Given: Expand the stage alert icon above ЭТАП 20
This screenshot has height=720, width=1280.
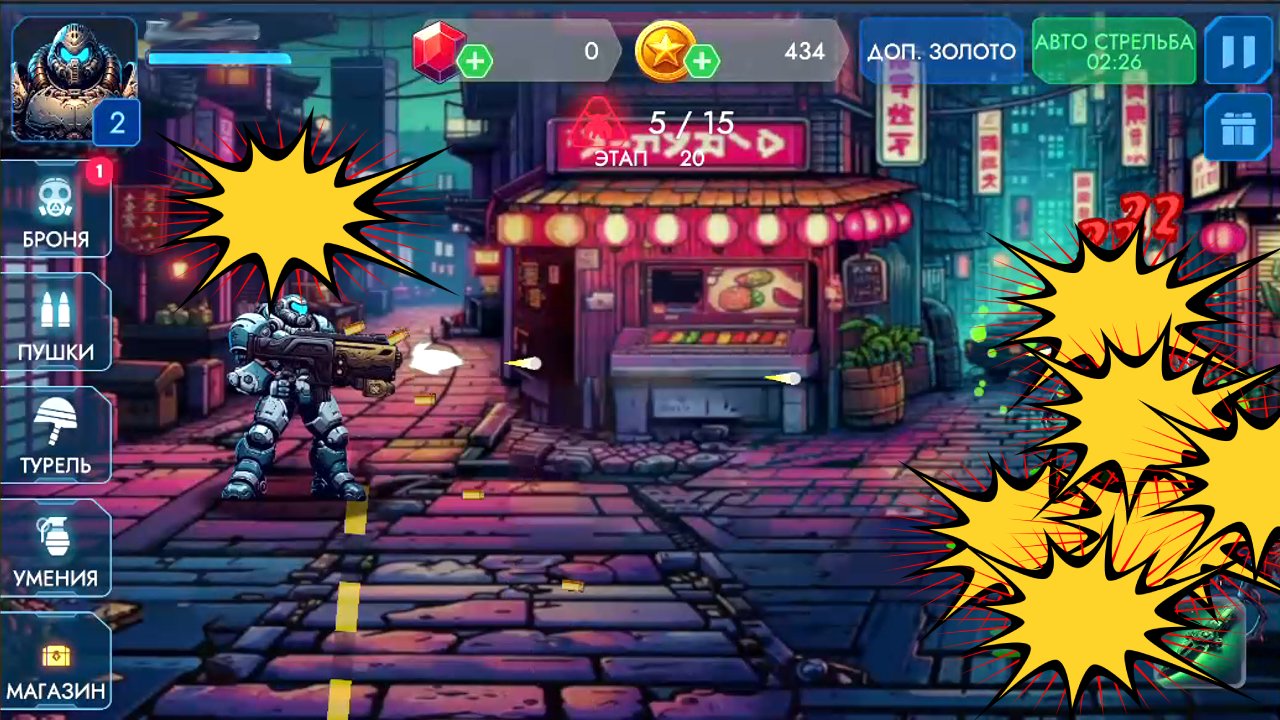Looking at the screenshot, I should [x=599, y=122].
